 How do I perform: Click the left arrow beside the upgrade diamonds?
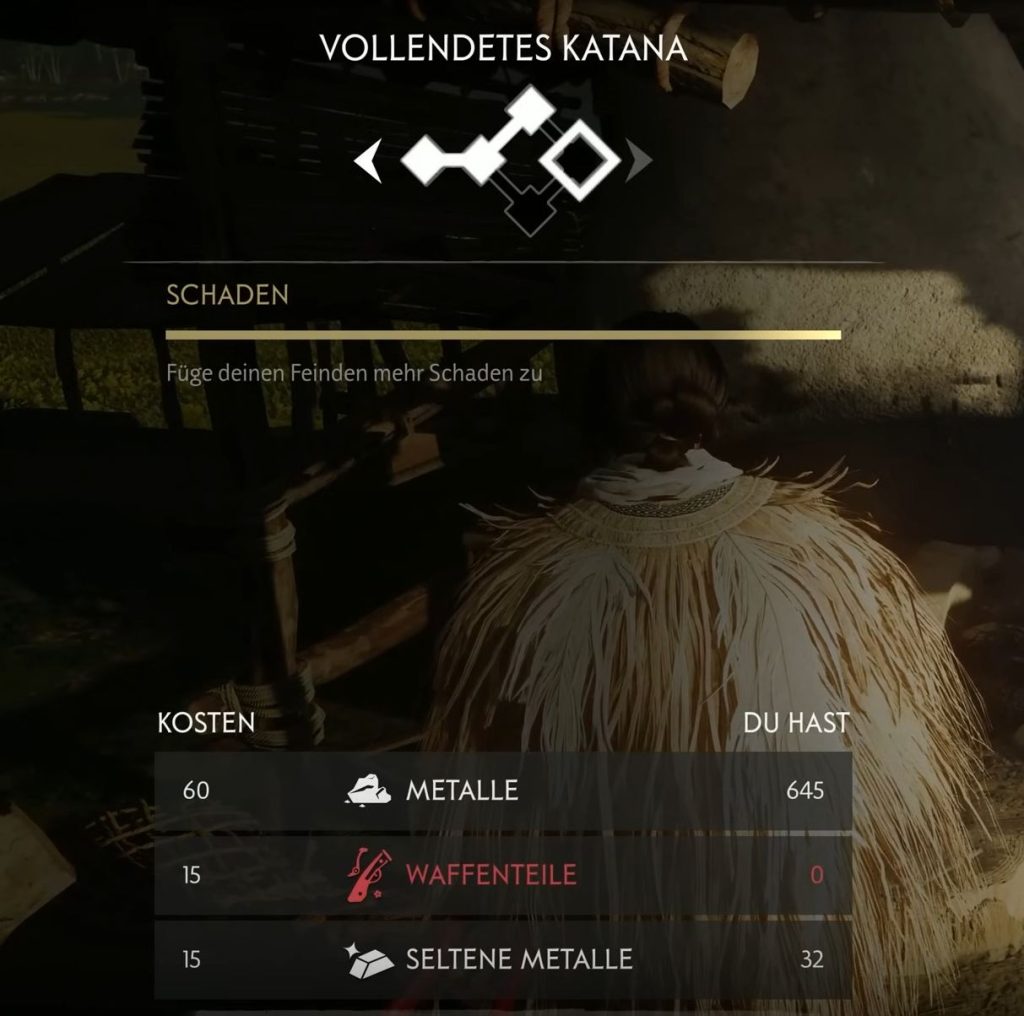click(370, 161)
